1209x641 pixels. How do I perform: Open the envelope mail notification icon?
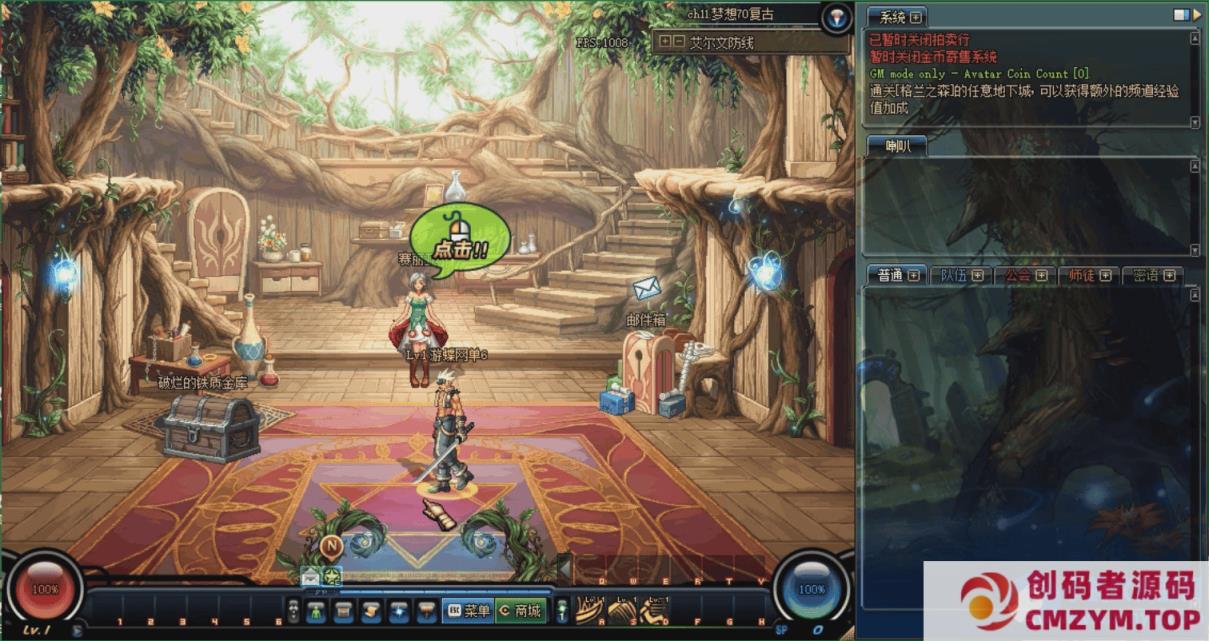(x=311, y=577)
